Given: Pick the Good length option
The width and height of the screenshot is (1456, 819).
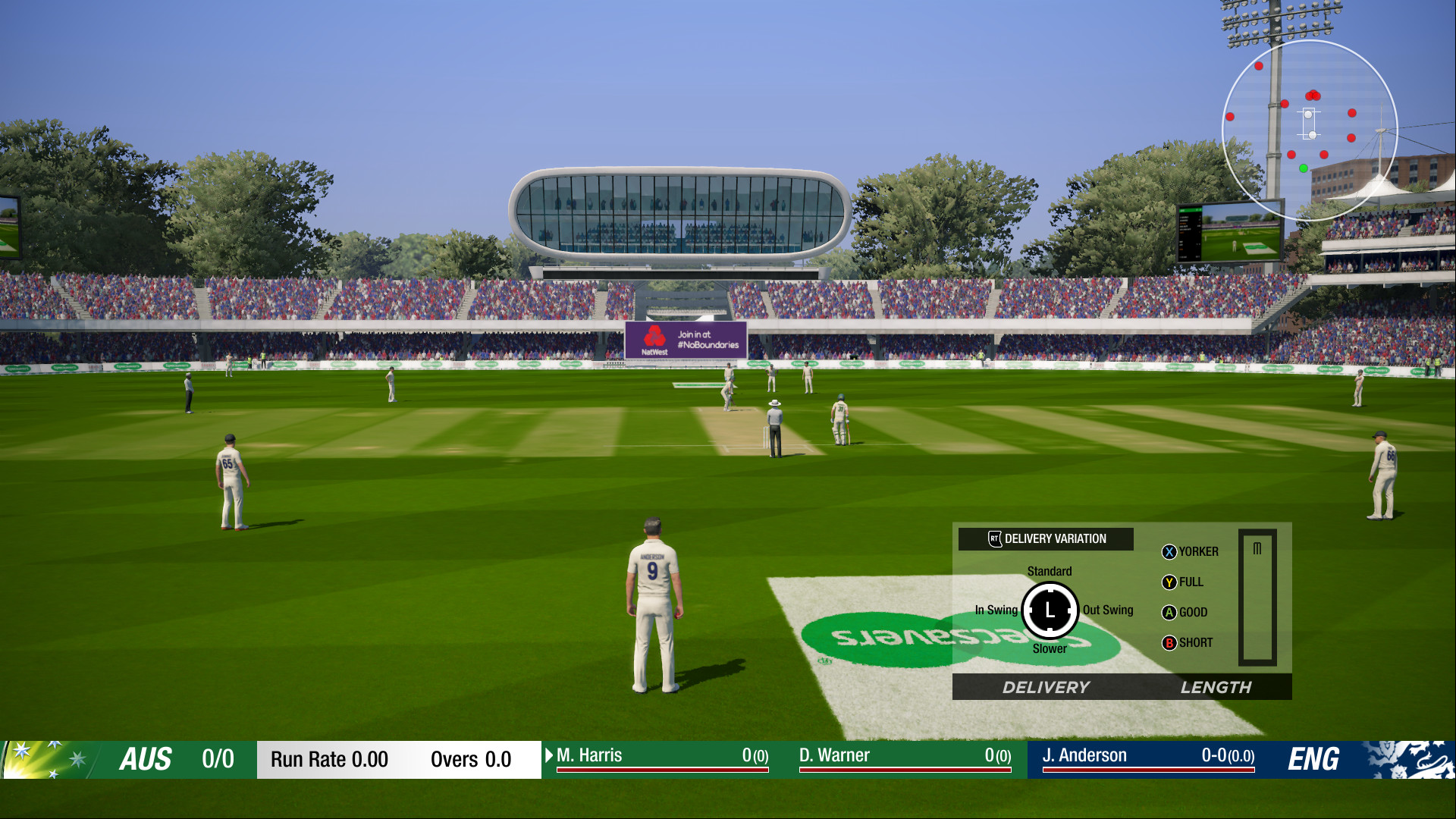Looking at the screenshot, I should click(1185, 613).
